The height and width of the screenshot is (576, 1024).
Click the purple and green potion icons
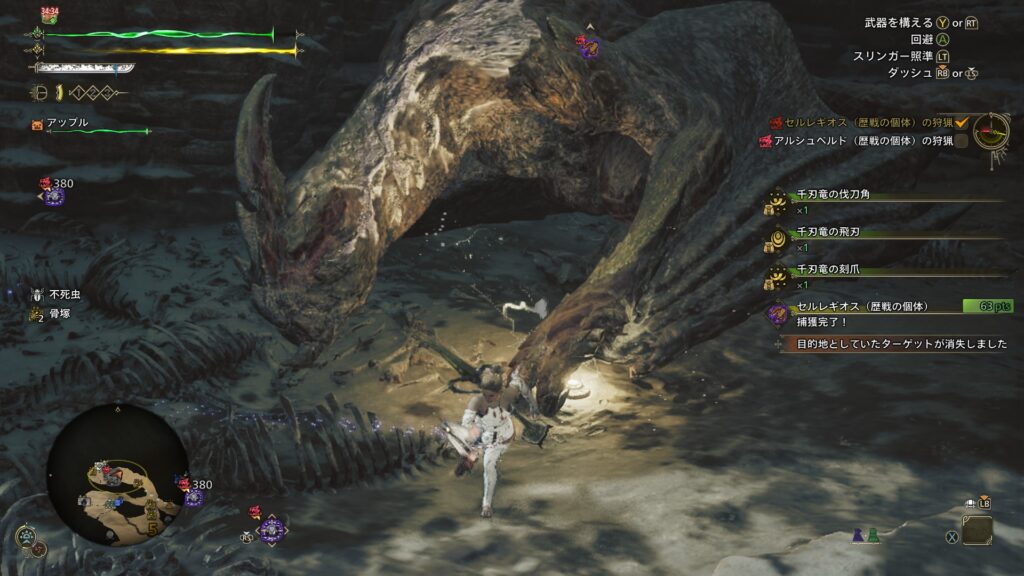tap(867, 536)
